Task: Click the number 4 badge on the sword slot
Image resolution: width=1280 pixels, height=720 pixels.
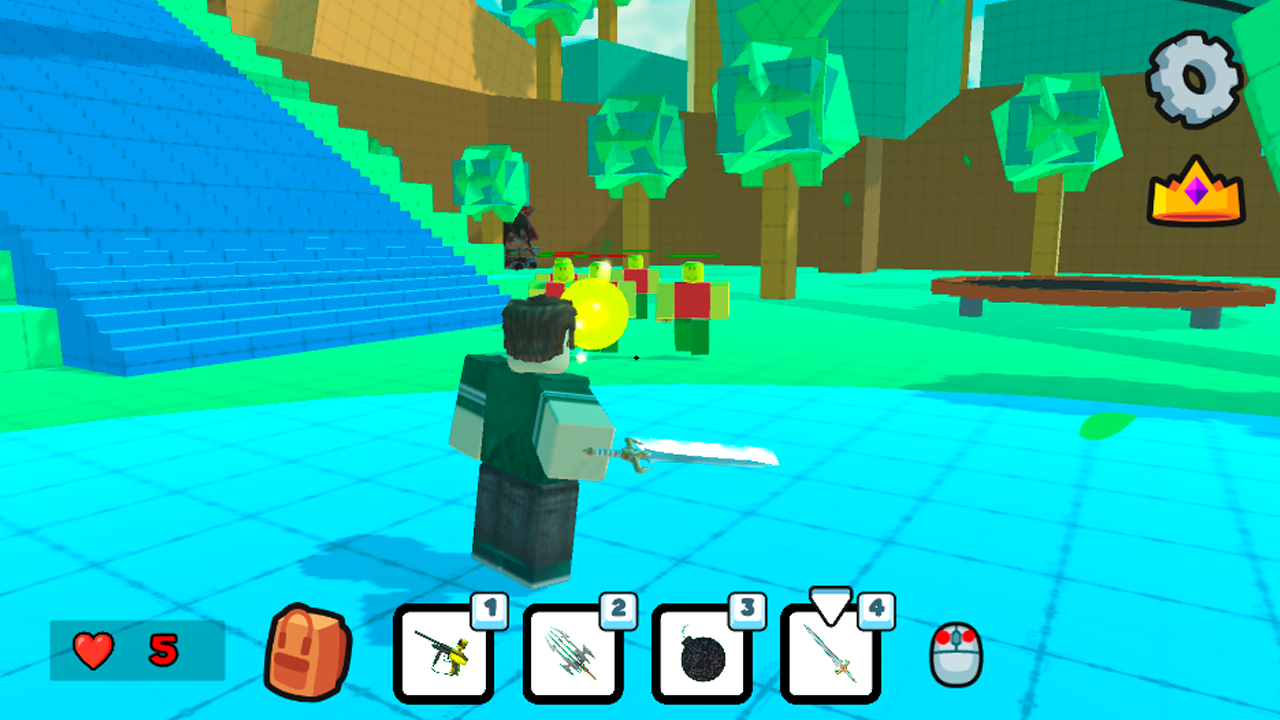Action: pos(876,613)
